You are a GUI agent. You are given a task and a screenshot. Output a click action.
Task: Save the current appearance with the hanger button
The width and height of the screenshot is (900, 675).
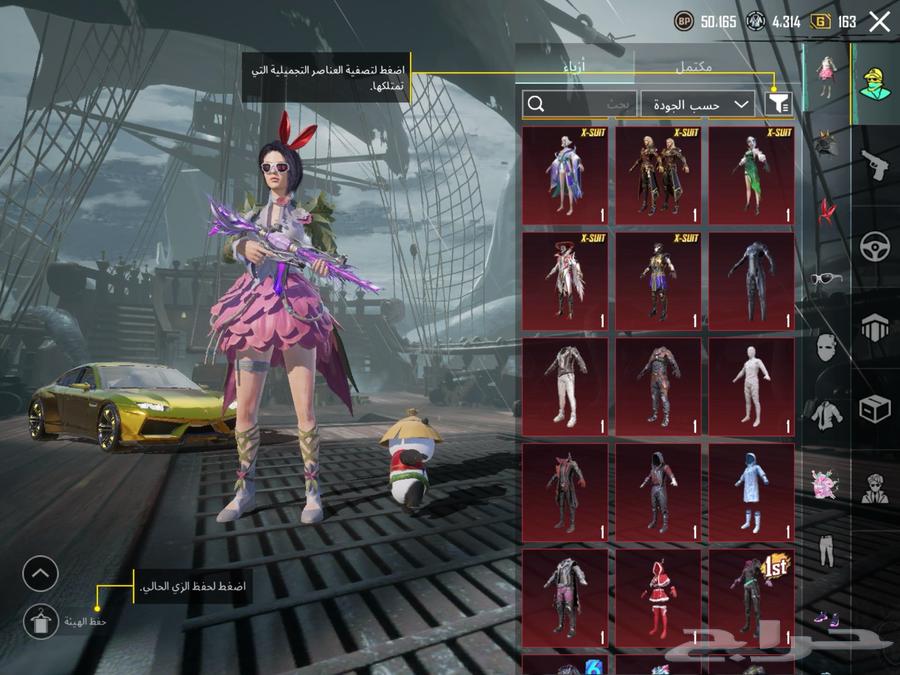point(41,621)
